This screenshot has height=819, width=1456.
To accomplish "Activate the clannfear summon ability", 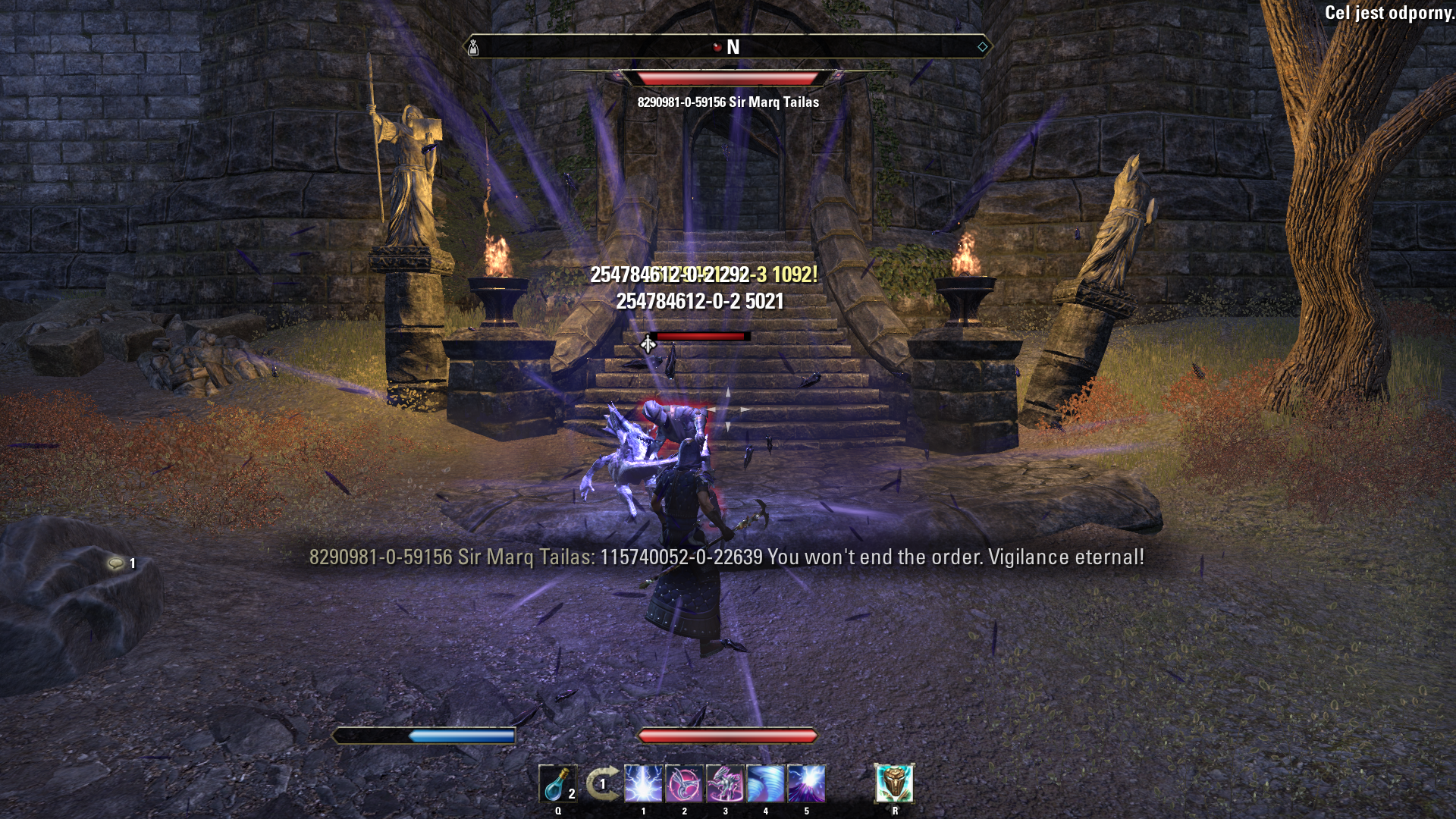I will [x=725, y=784].
